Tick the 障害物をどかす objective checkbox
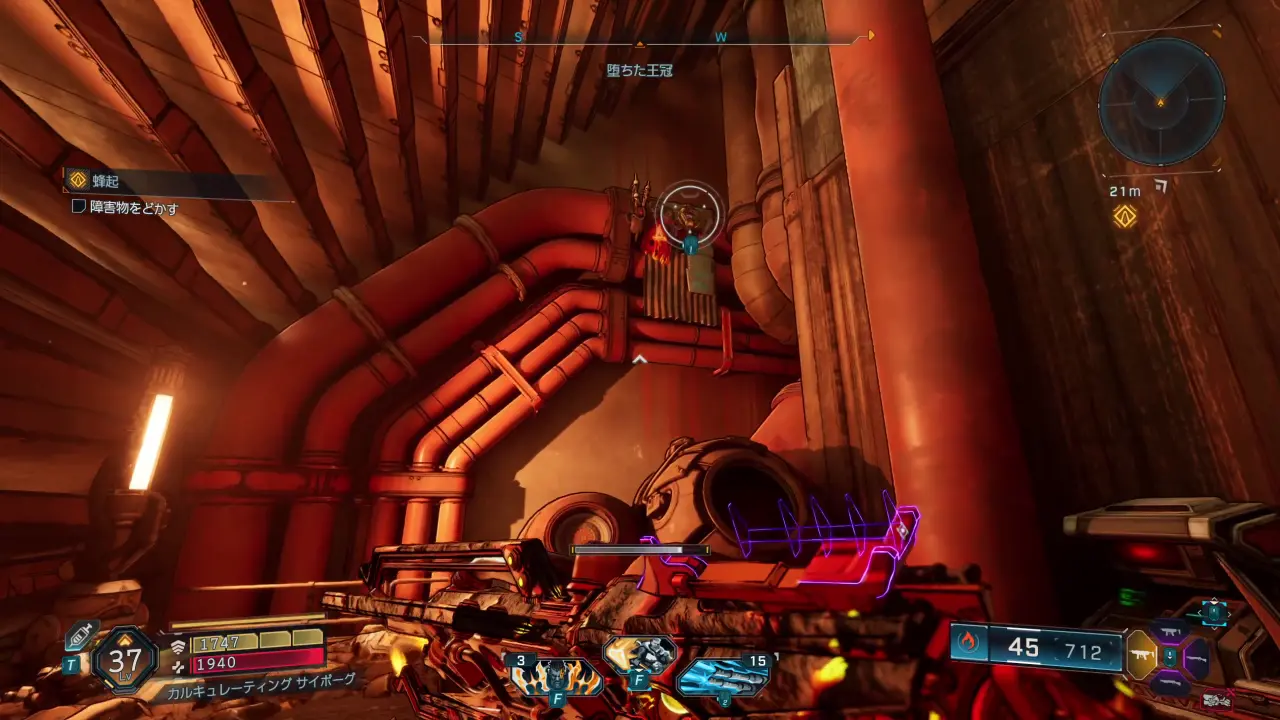Screen dimensions: 1280x720 [78, 207]
